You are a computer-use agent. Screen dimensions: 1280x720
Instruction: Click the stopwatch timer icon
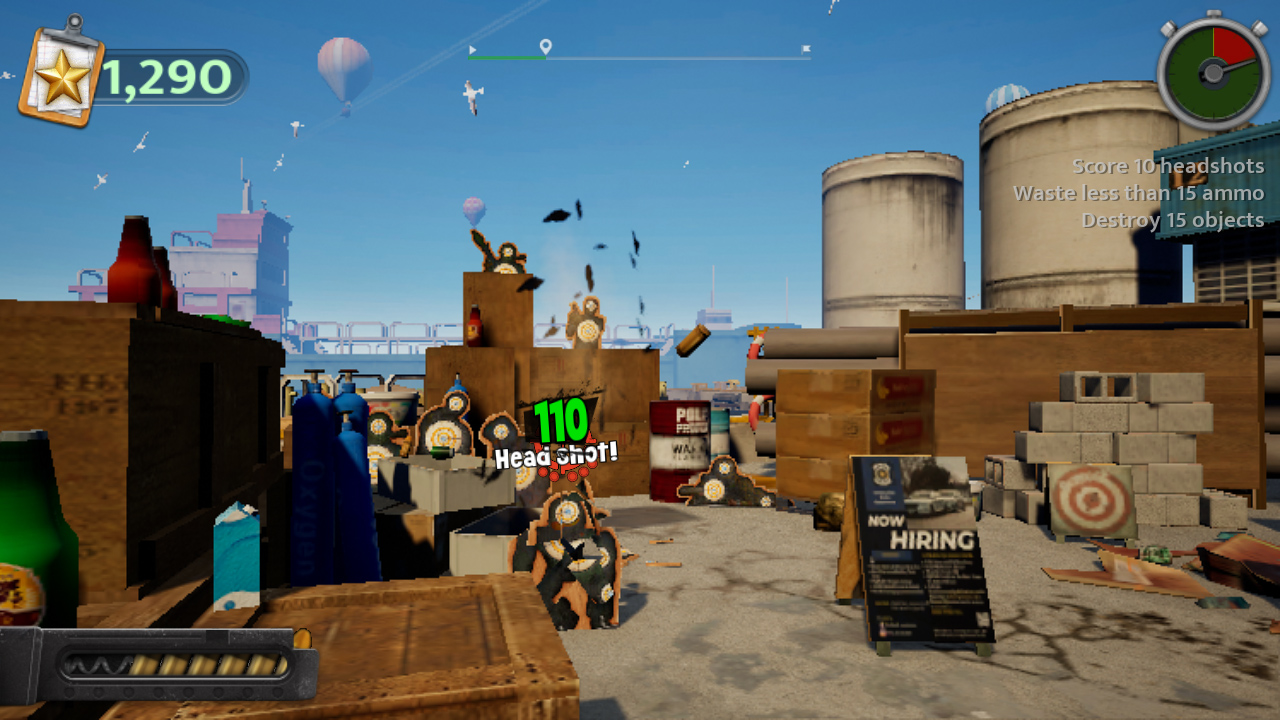(1212, 72)
